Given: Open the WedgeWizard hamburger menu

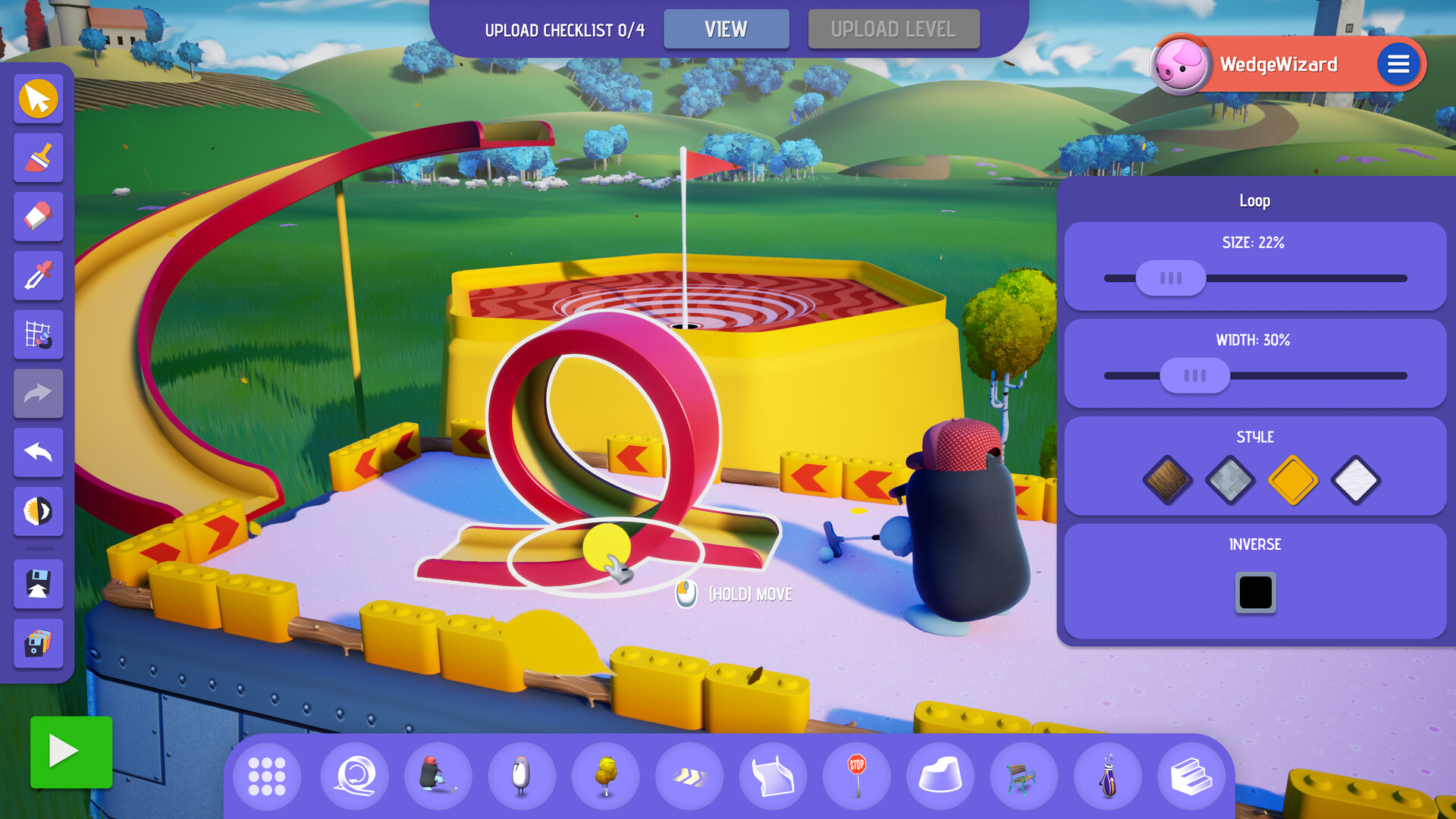Looking at the screenshot, I should click(1399, 64).
